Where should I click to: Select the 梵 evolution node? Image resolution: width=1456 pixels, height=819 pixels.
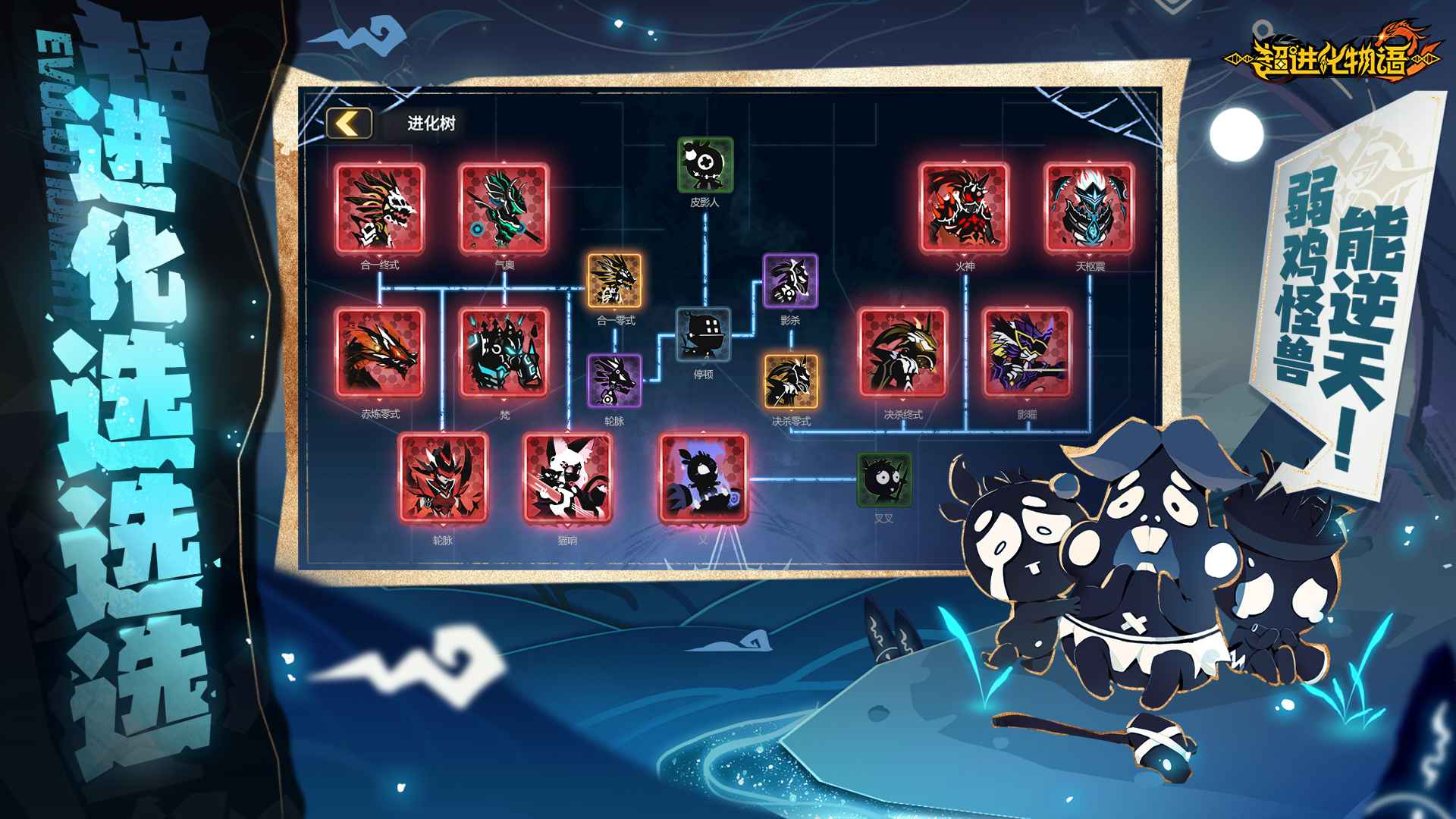coord(504,353)
